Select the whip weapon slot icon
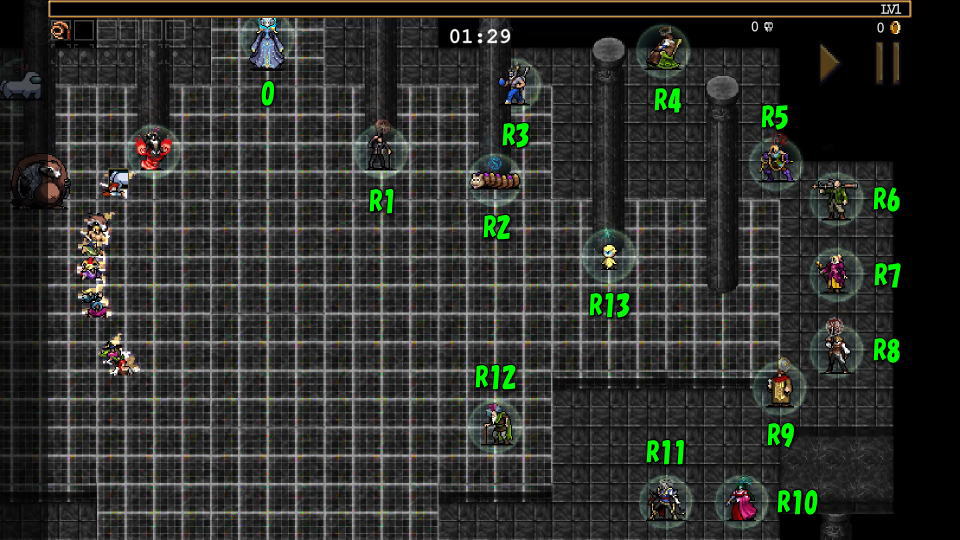960x540 pixels. click(x=60, y=30)
